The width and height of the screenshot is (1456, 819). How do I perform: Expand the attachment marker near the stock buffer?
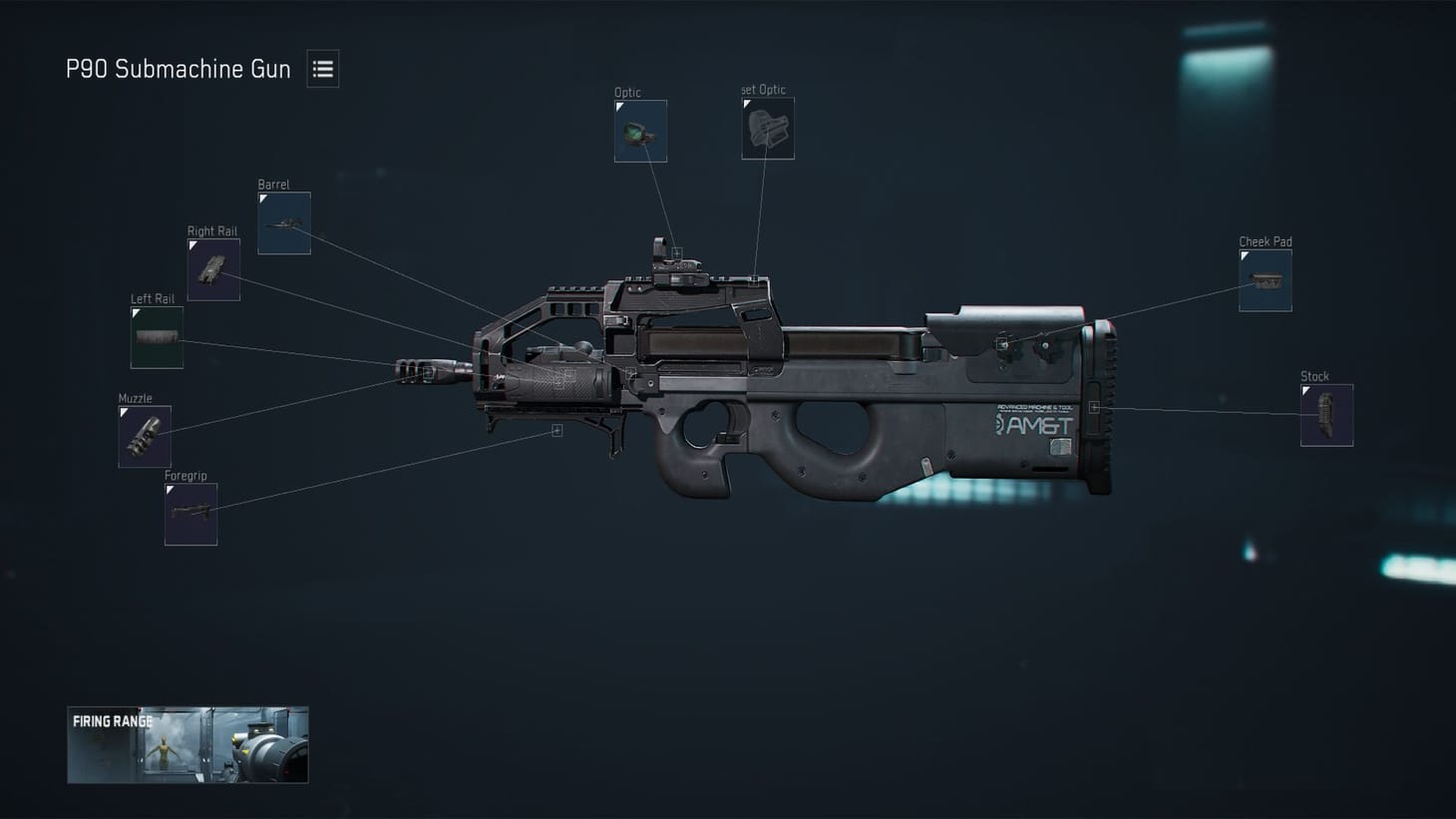click(1095, 406)
